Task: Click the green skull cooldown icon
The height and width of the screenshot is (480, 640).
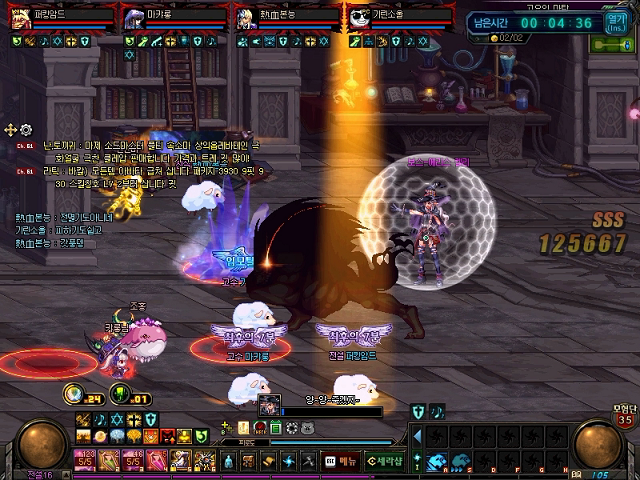Action: click(120, 394)
